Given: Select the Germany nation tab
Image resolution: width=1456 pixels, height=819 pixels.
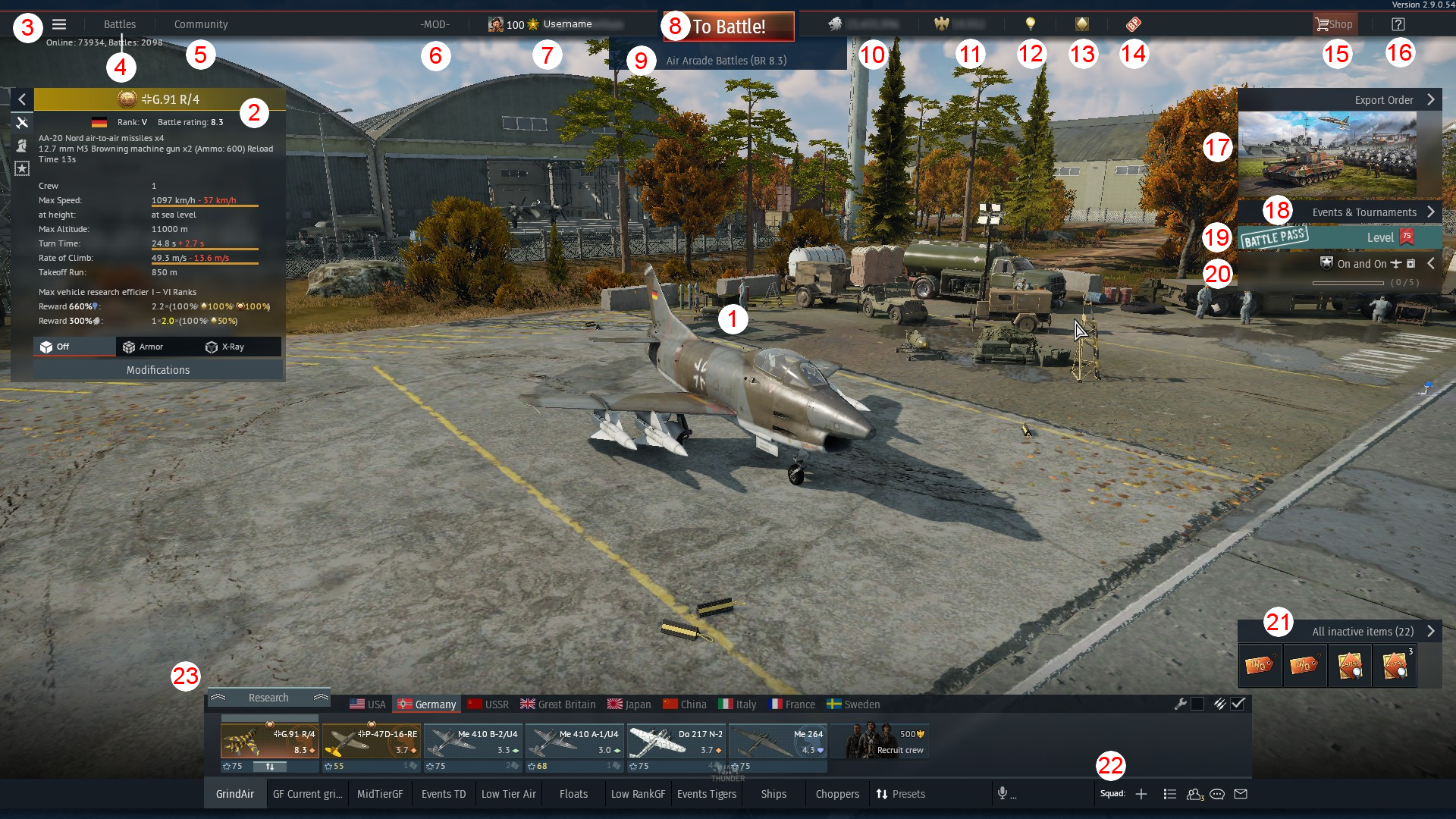Looking at the screenshot, I should coord(427,704).
